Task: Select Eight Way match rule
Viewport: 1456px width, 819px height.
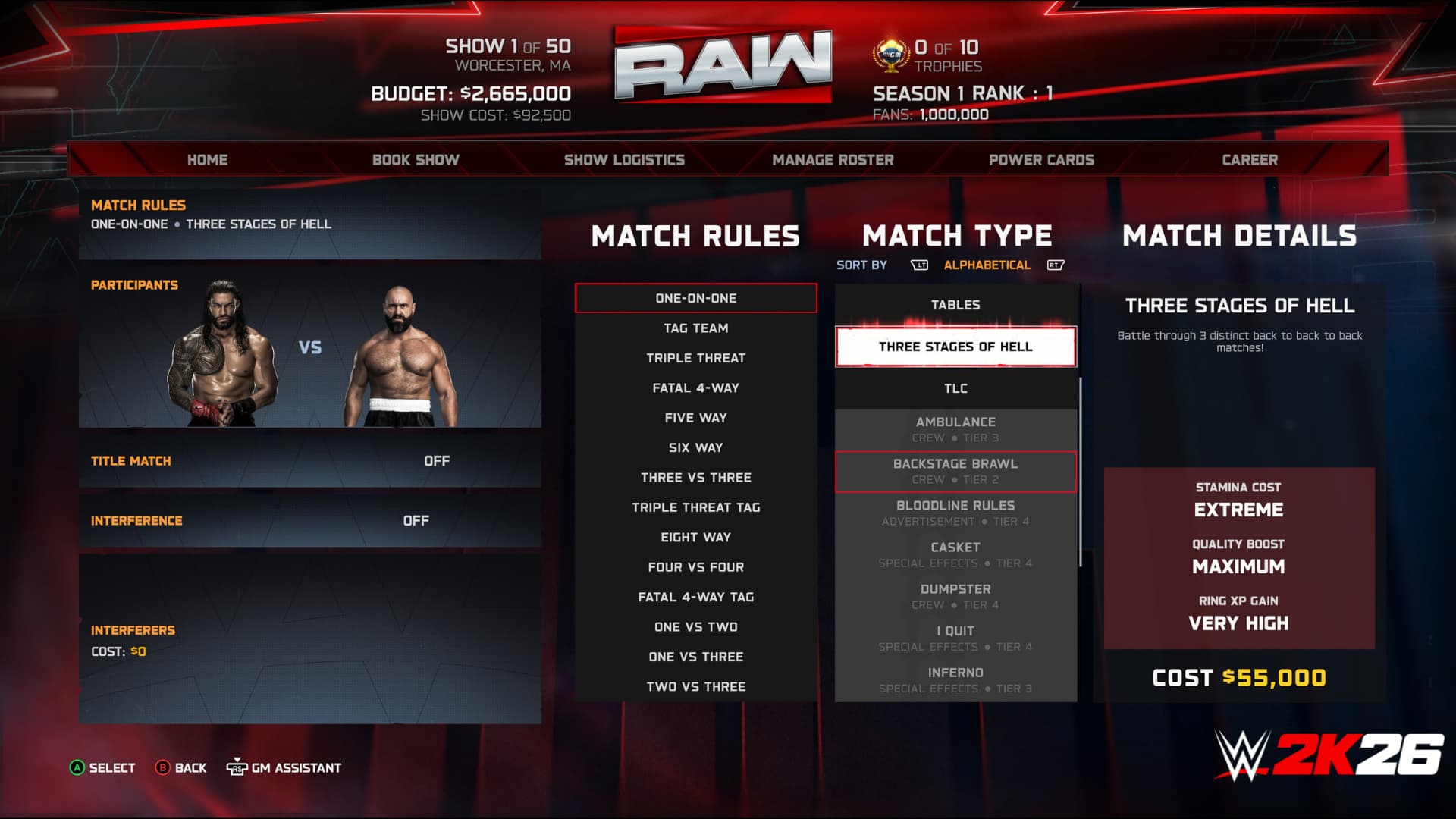Action: coord(695,538)
